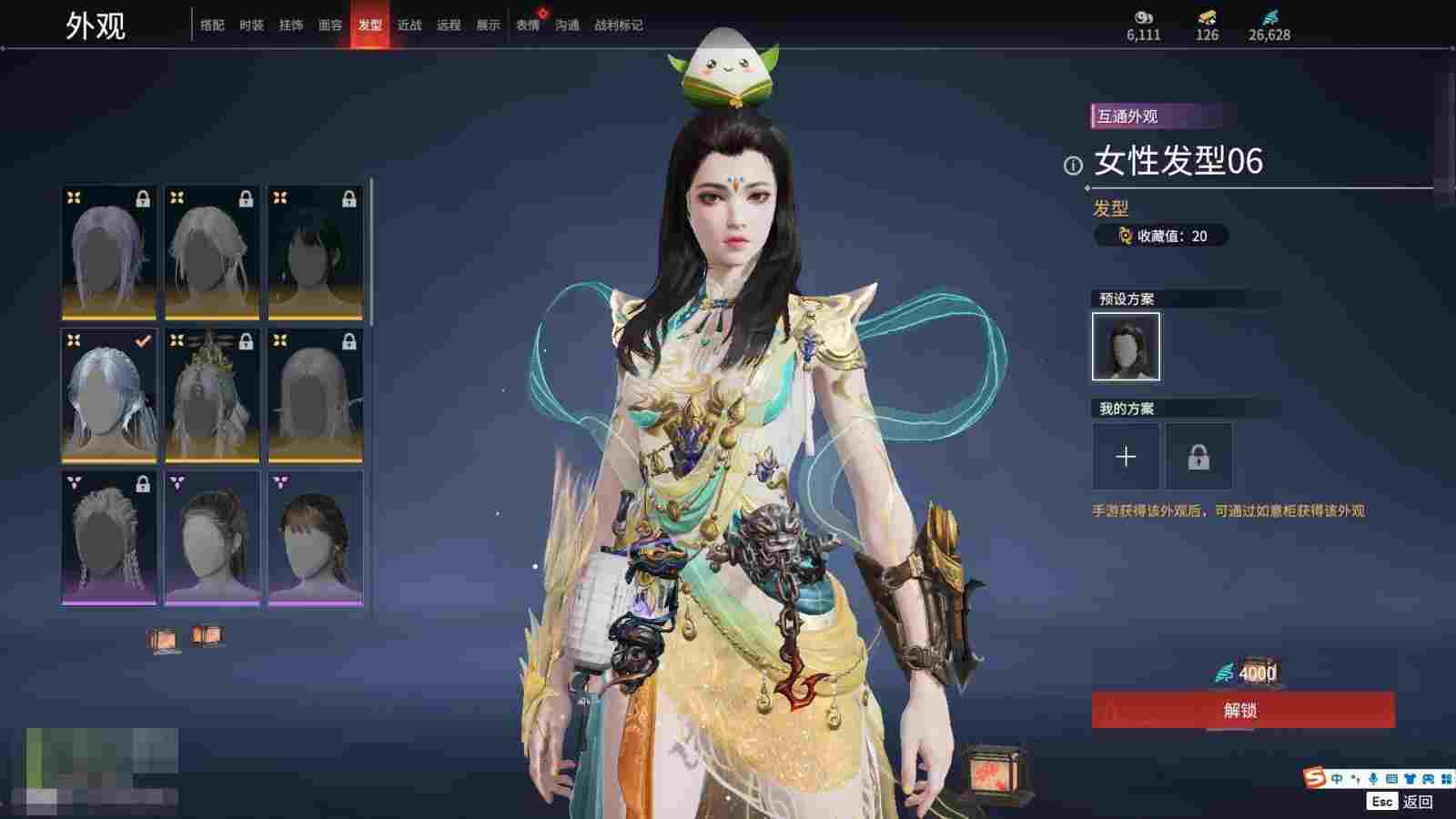Go to the 面容 face tab
Screen dimensions: 1456x819
tap(330, 25)
